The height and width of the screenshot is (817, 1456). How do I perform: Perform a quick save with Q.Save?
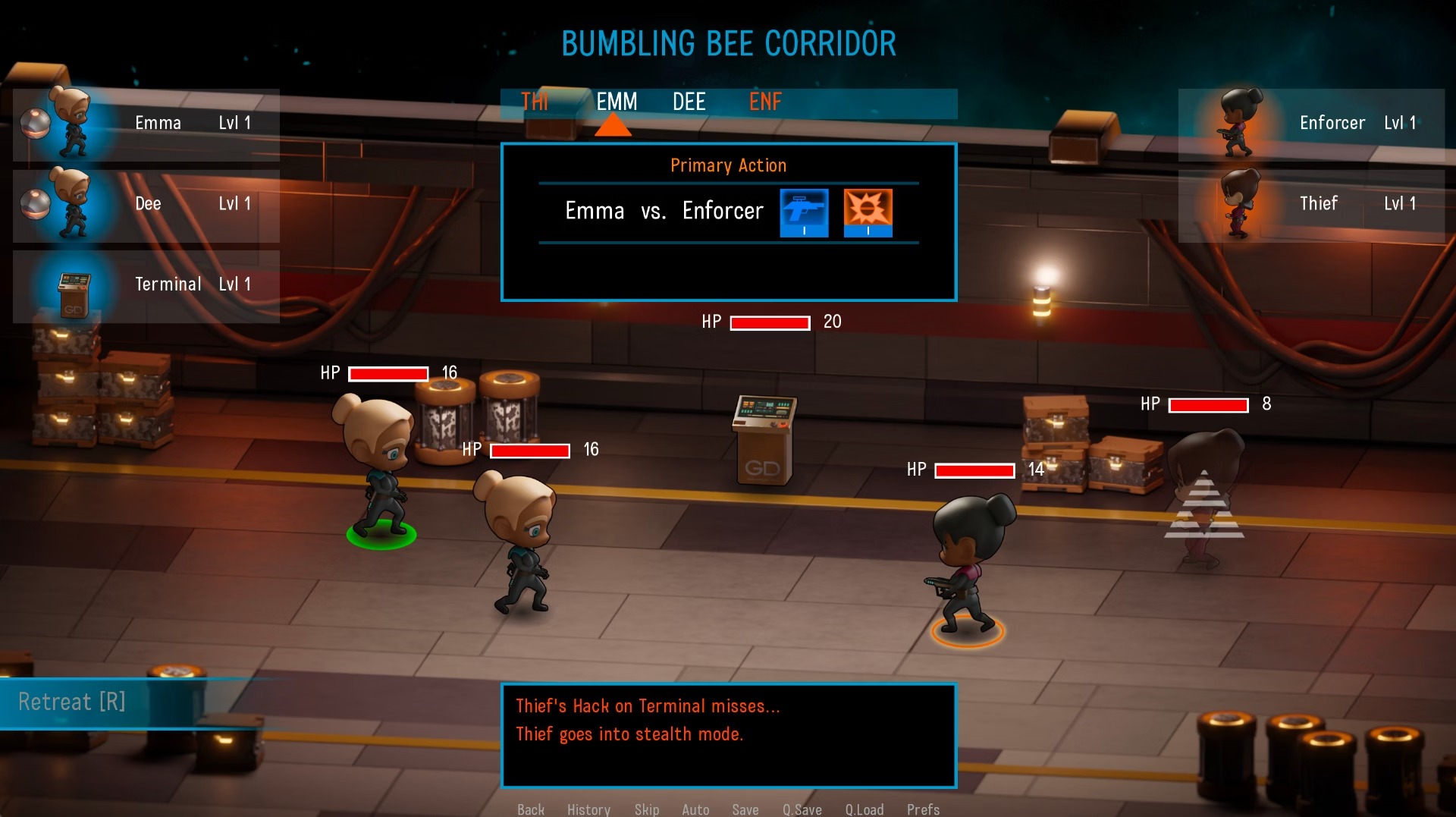coord(802,809)
